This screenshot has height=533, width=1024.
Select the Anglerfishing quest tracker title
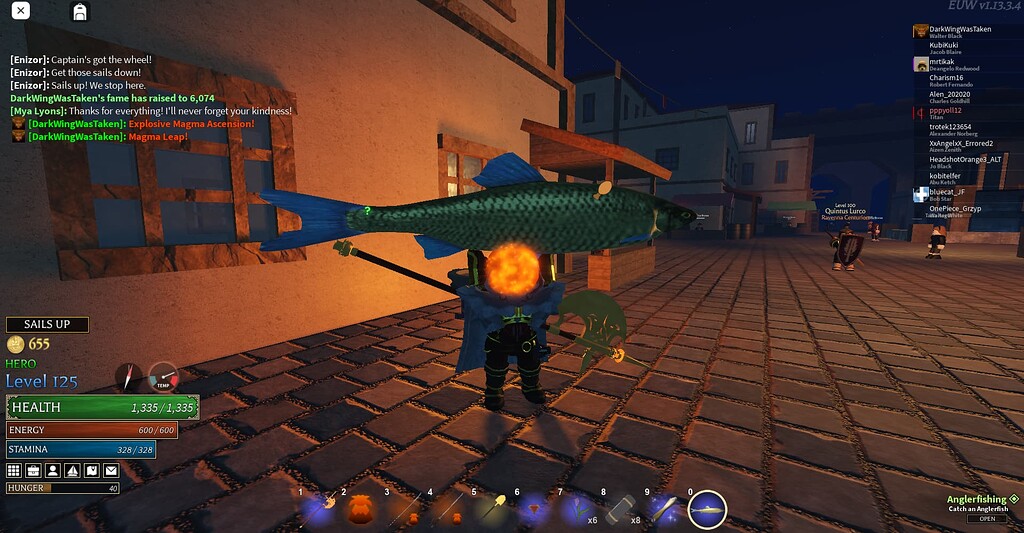pos(976,498)
